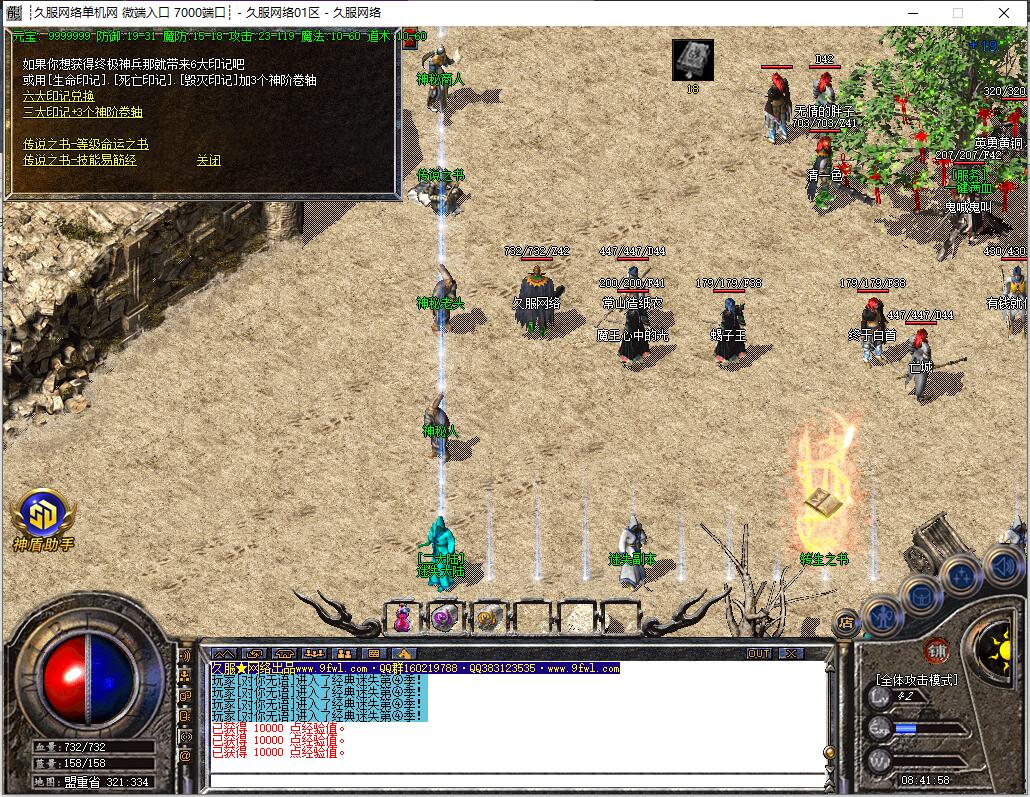Open the skills round button with stars
Viewport: 1030px width, 797px height.
[x=961, y=577]
